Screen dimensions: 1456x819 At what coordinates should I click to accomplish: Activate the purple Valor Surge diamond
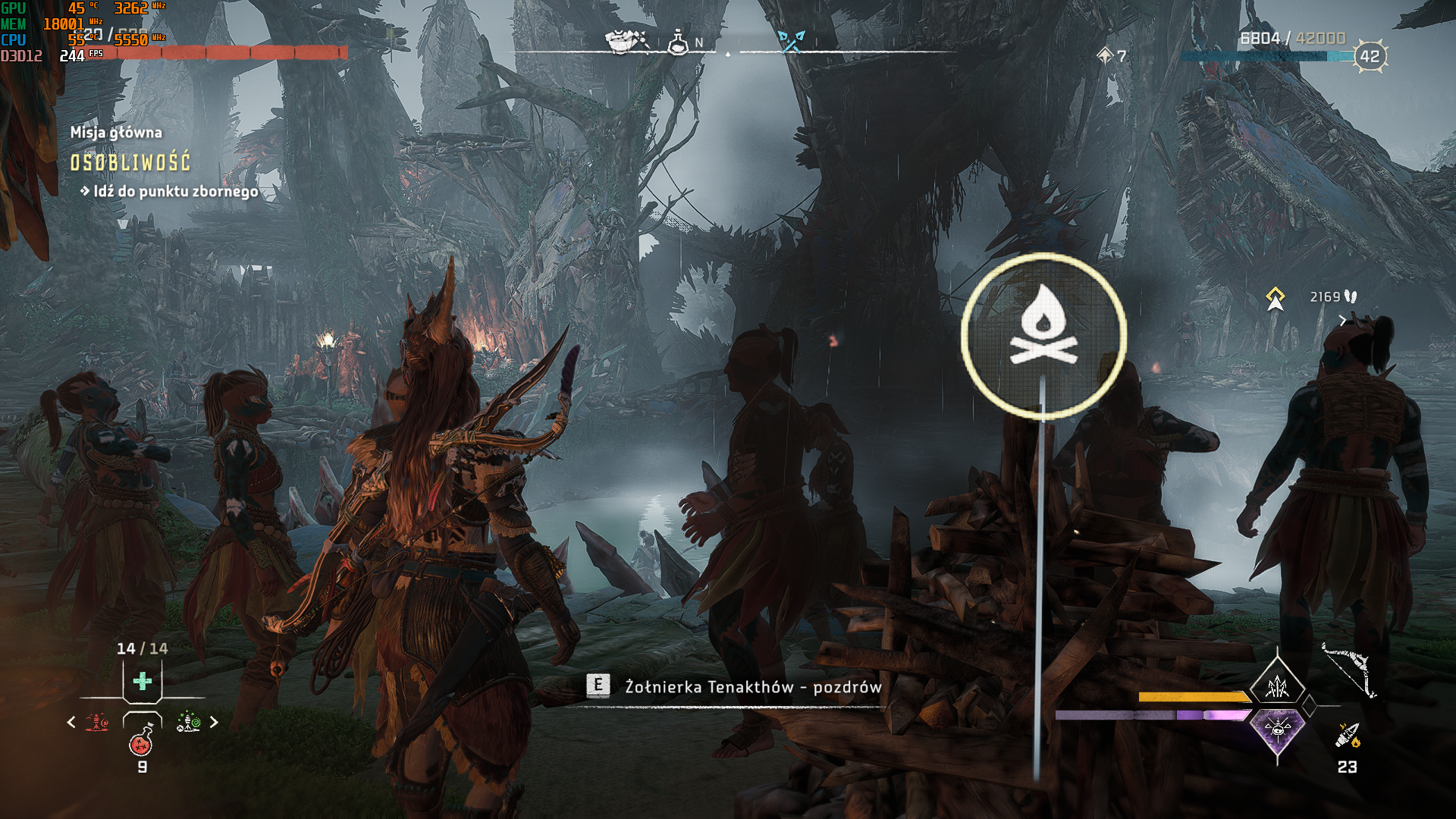click(x=1278, y=730)
